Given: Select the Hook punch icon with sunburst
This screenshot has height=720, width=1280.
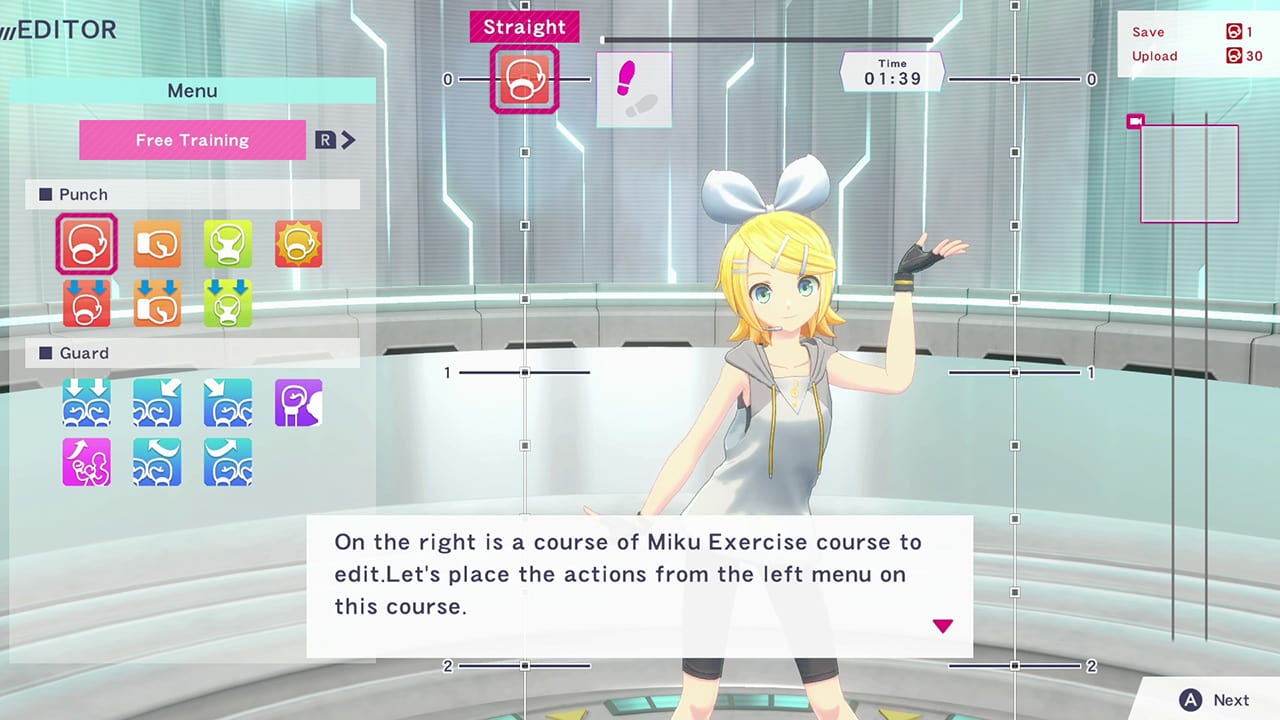Looking at the screenshot, I should coord(297,243).
